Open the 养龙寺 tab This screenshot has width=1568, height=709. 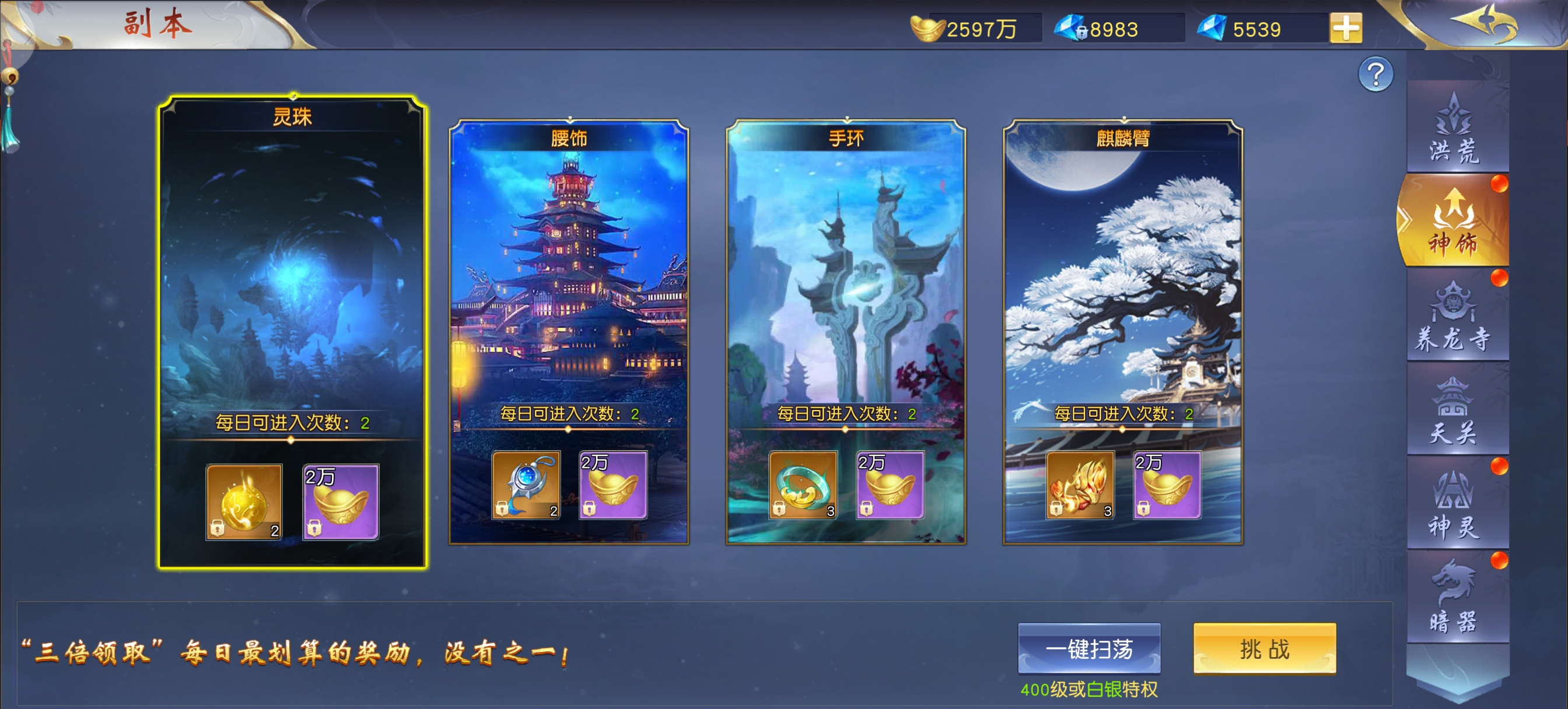tap(1454, 318)
